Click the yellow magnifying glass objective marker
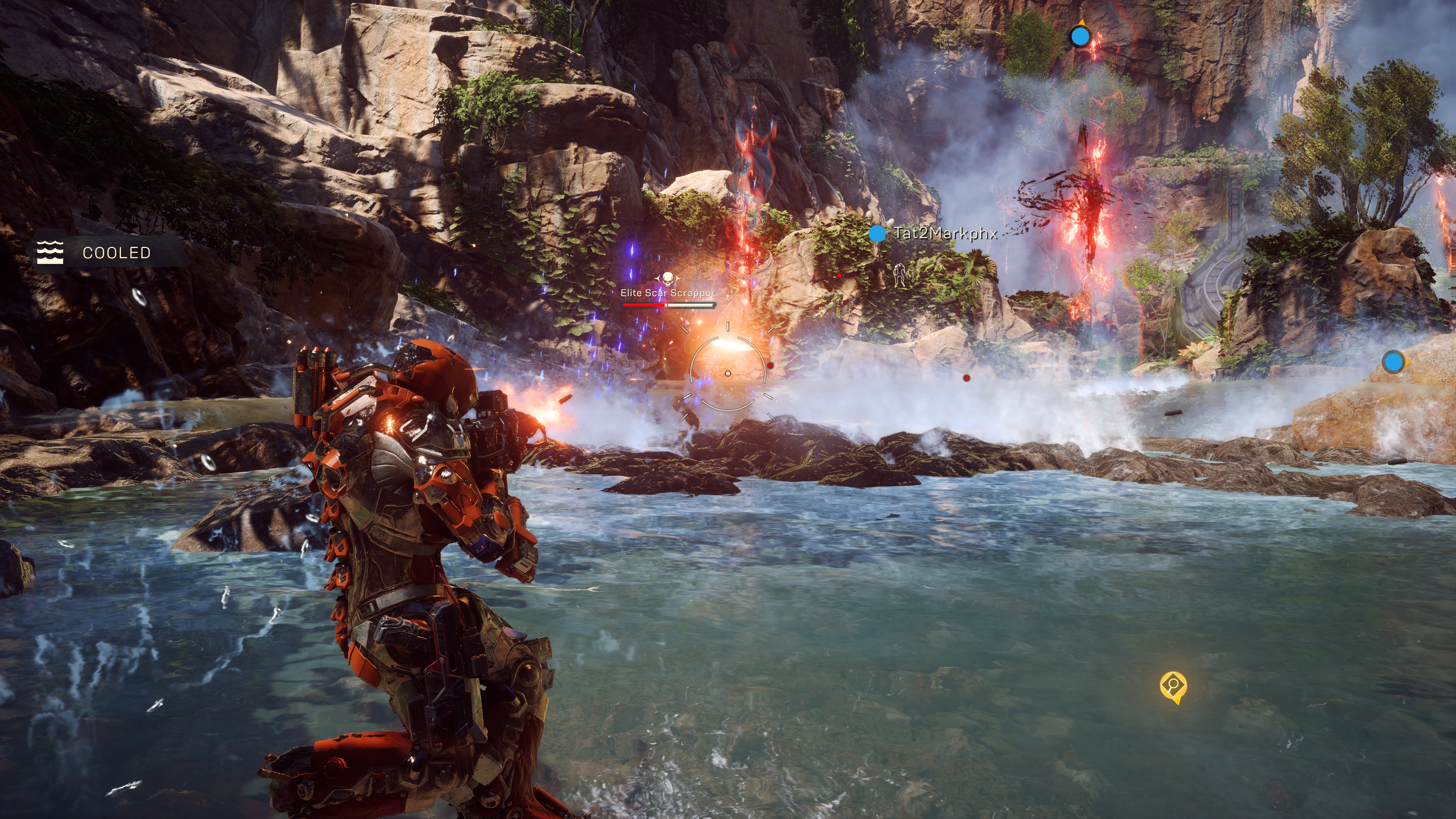 click(1173, 686)
